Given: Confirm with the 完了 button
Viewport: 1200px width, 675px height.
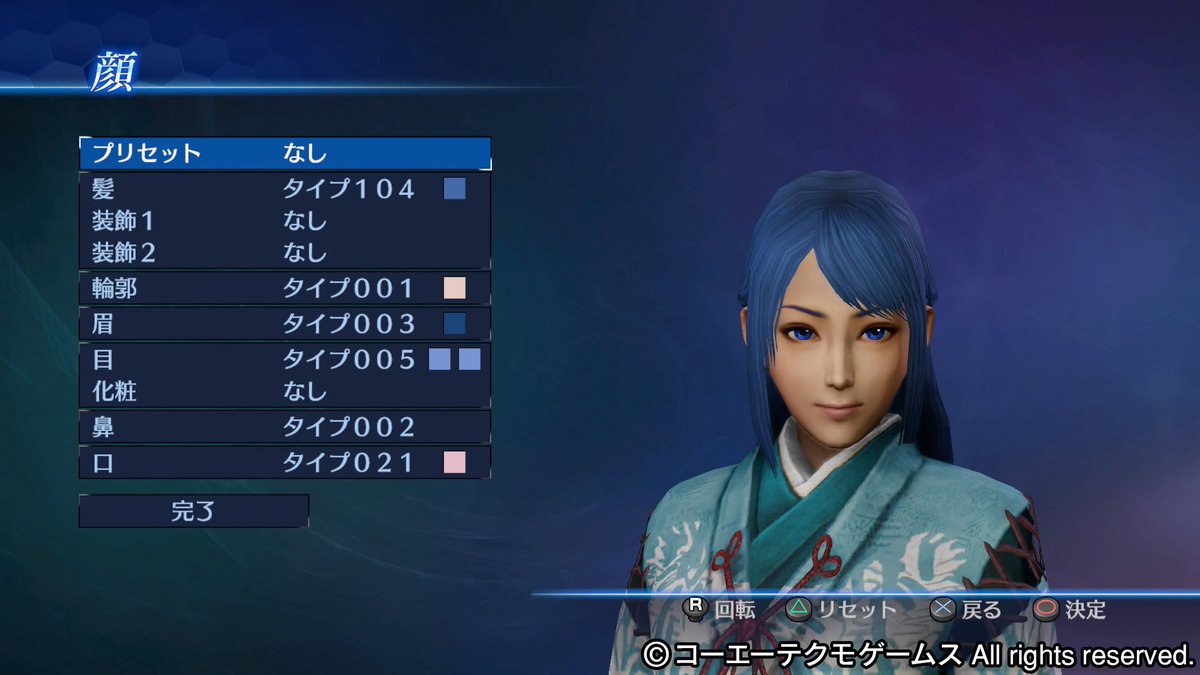Looking at the screenshot, I should pyautogui.click(x=194, y=511).
